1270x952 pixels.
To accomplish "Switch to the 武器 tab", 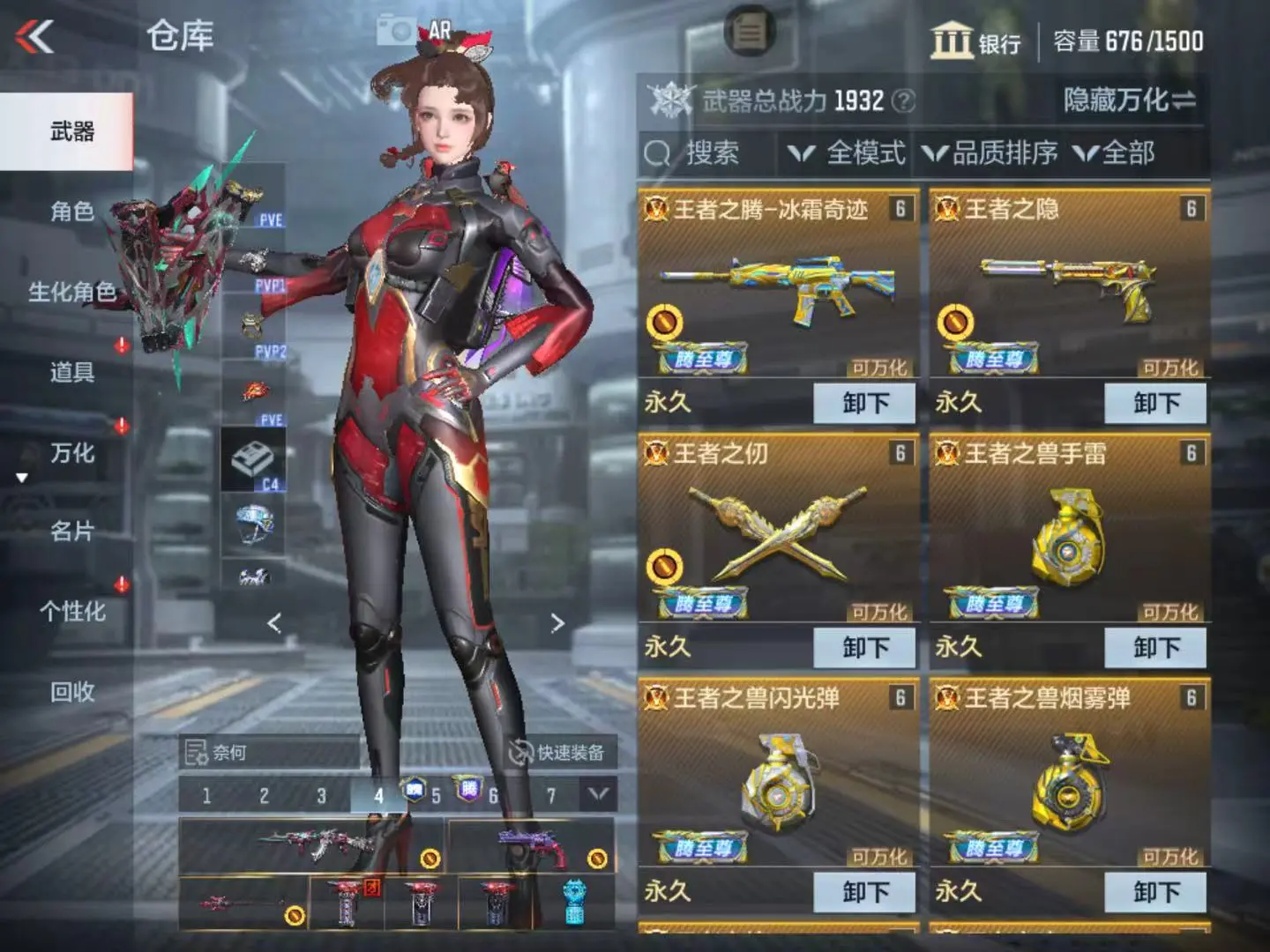I will [71, 132].
